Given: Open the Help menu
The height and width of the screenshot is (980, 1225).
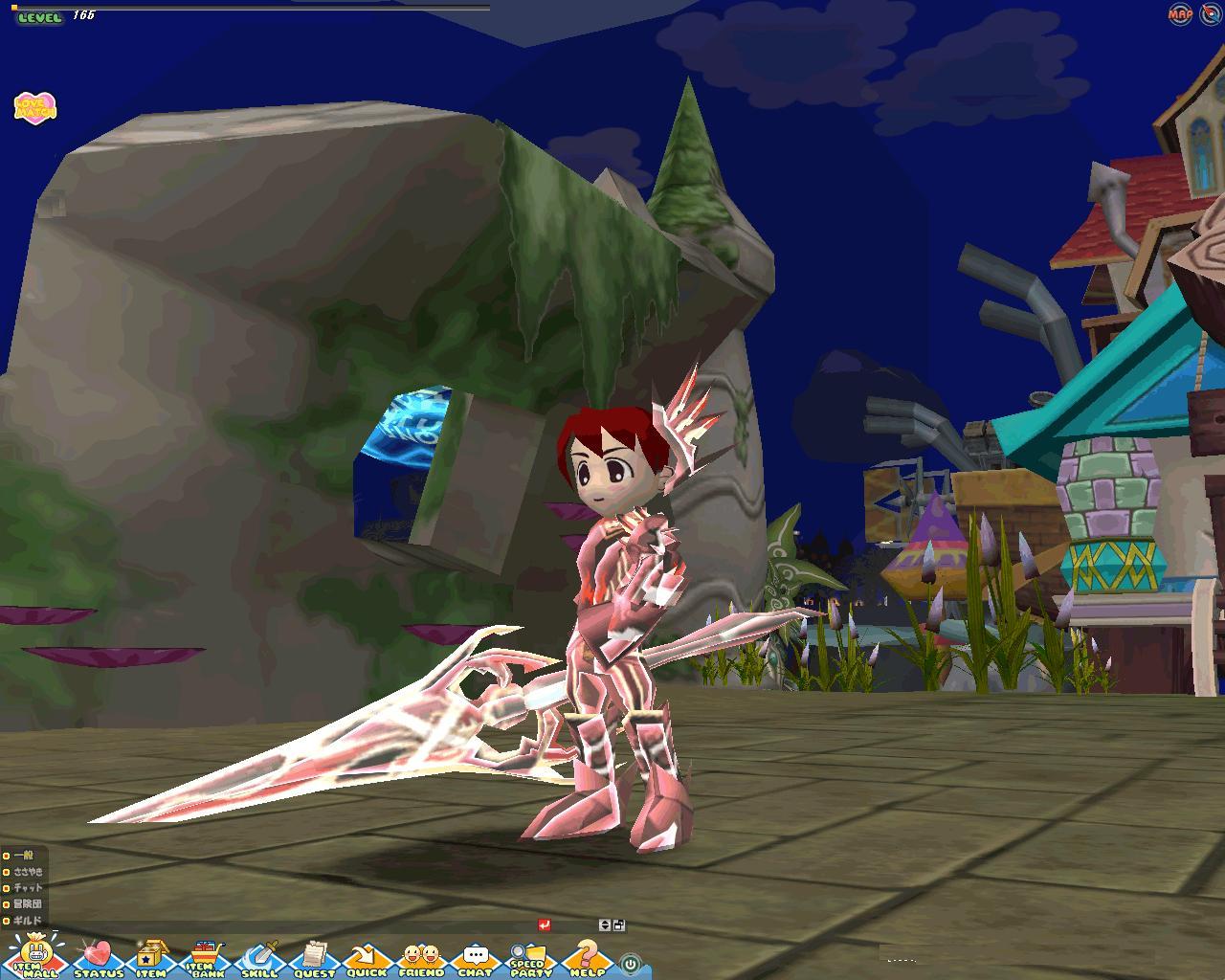Looking at the screenshot, I should tap(587, 958).
